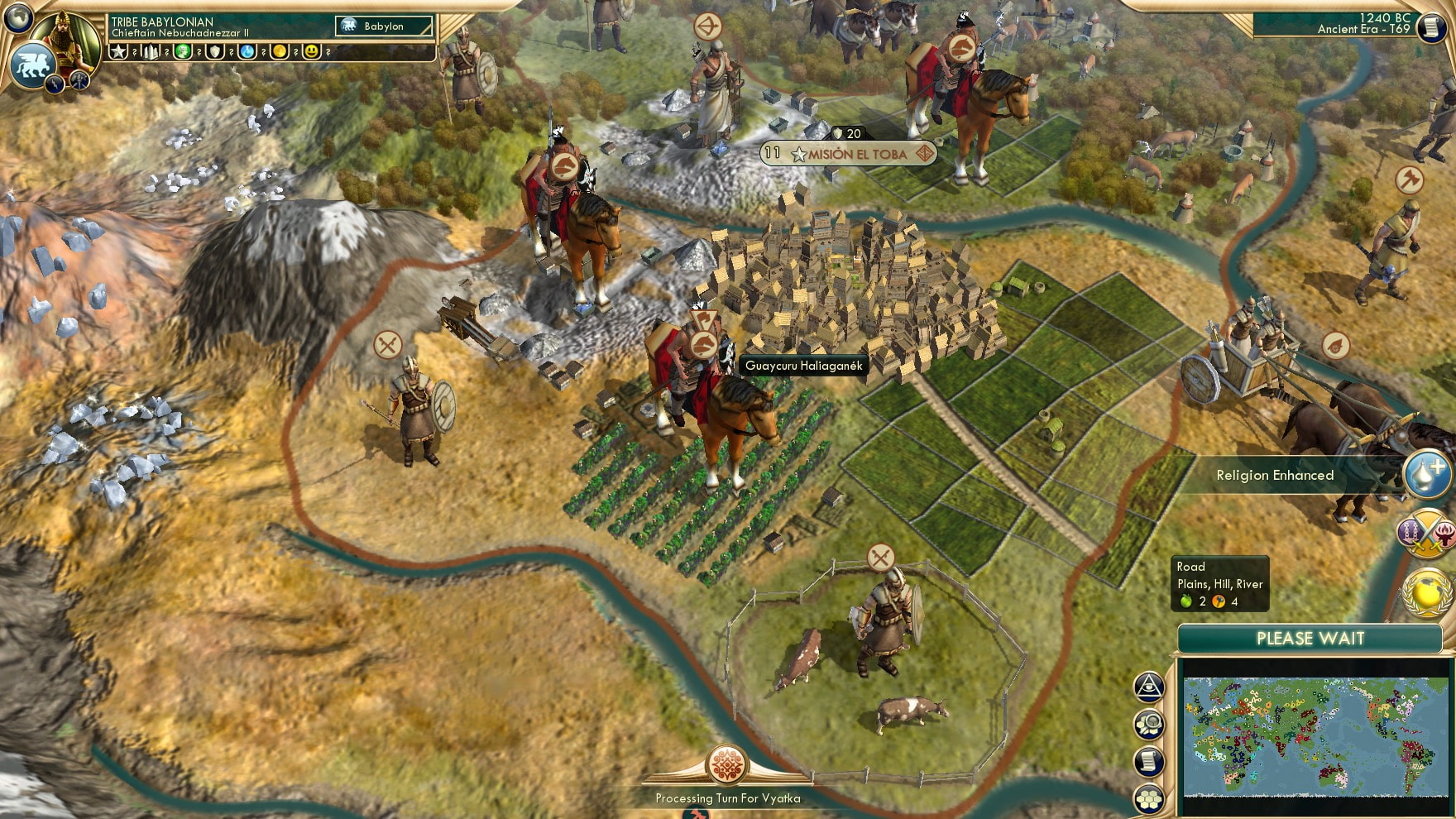The width and height of the screenshot is (1456, 819).
Task: Click the Please Wait turn button
Action: (x=1310, y=639)
